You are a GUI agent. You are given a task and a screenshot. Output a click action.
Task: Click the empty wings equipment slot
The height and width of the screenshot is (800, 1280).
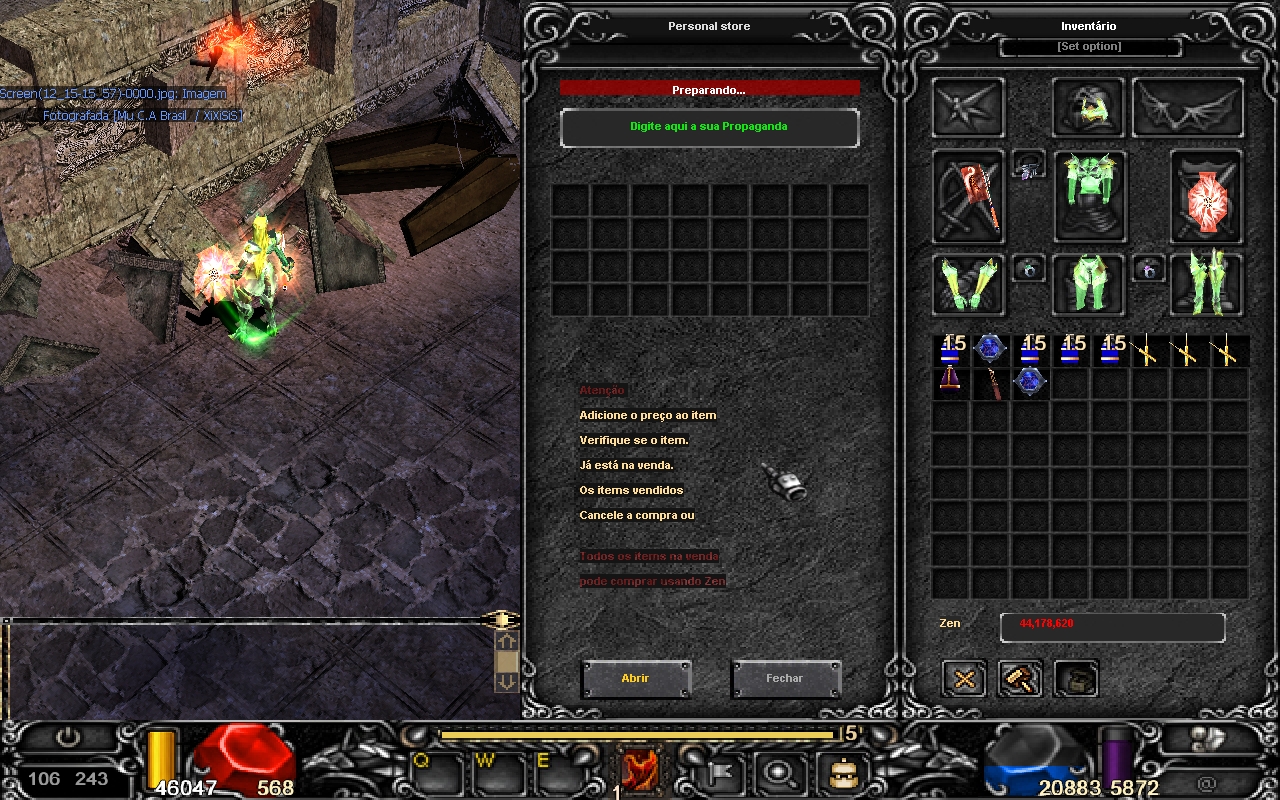[1188, 108]
